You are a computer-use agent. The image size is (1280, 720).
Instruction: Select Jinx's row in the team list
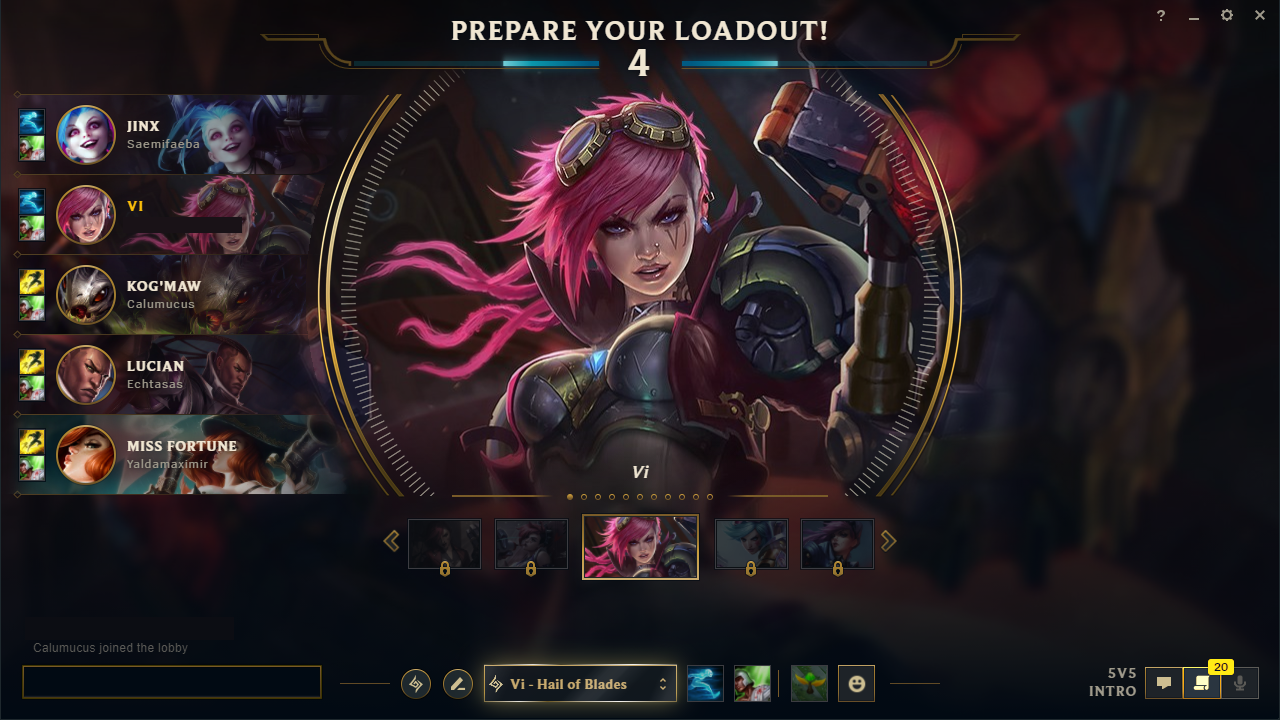click(180, 135)
